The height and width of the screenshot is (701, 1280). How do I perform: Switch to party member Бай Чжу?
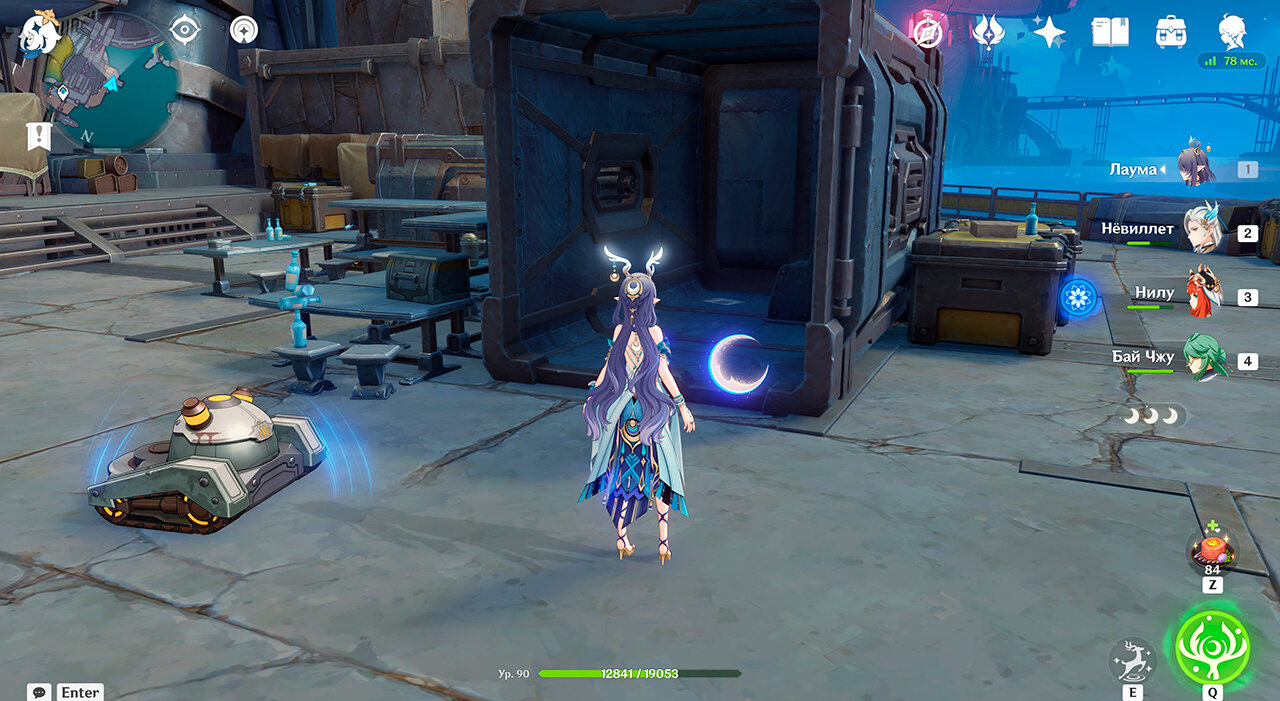1205,359
